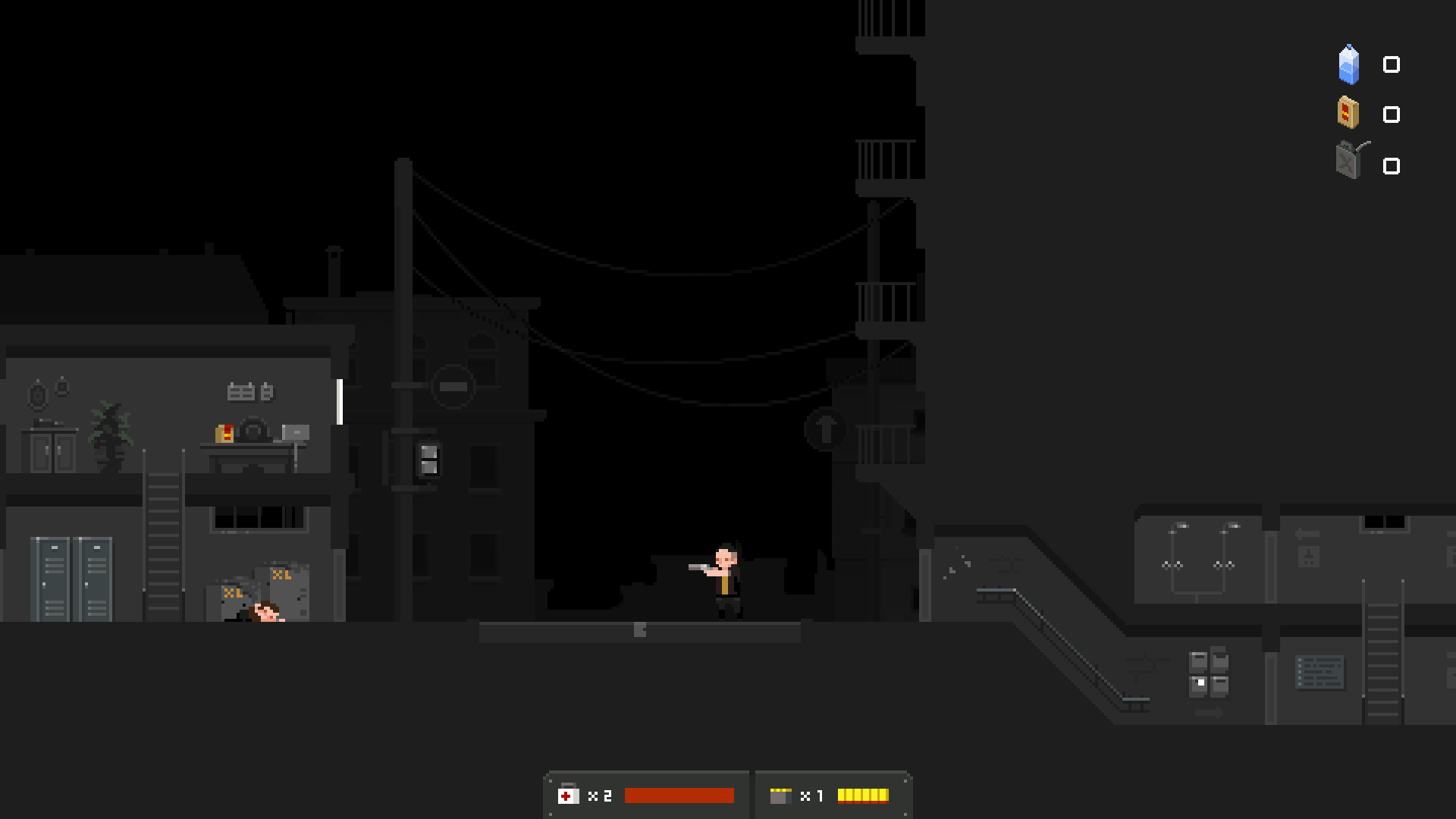
Task: Click the yellow bullet count indicator
Action: [x=863, y=796]
